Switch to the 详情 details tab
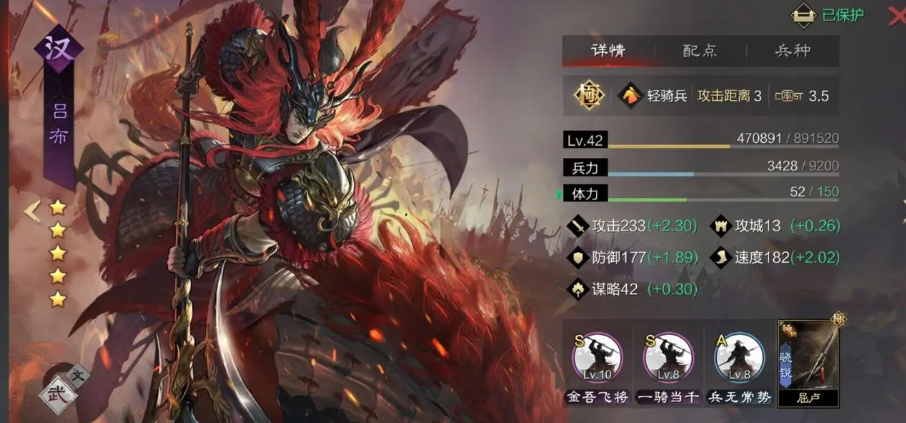Image resolution: width=906 pixels, height=423 pixels. point(607,51)
